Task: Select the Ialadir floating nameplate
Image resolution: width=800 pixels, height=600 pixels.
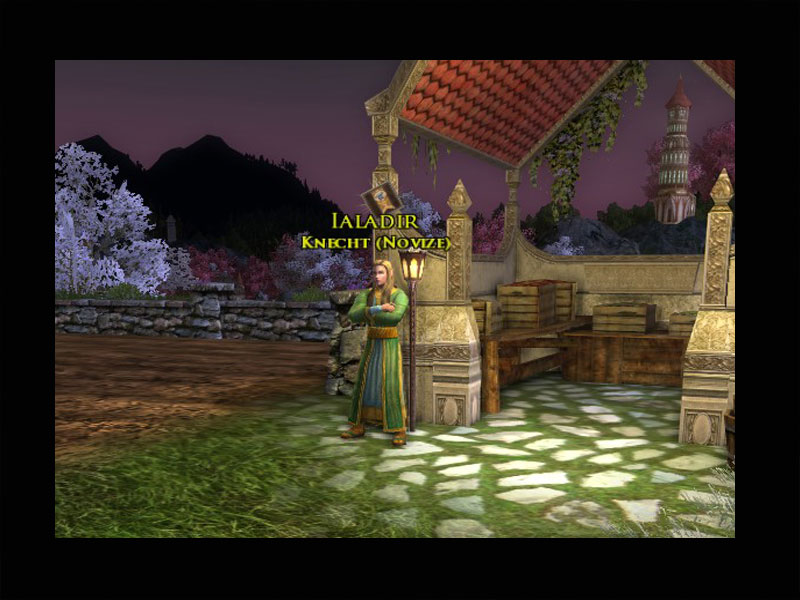Action: coord(376,222)
